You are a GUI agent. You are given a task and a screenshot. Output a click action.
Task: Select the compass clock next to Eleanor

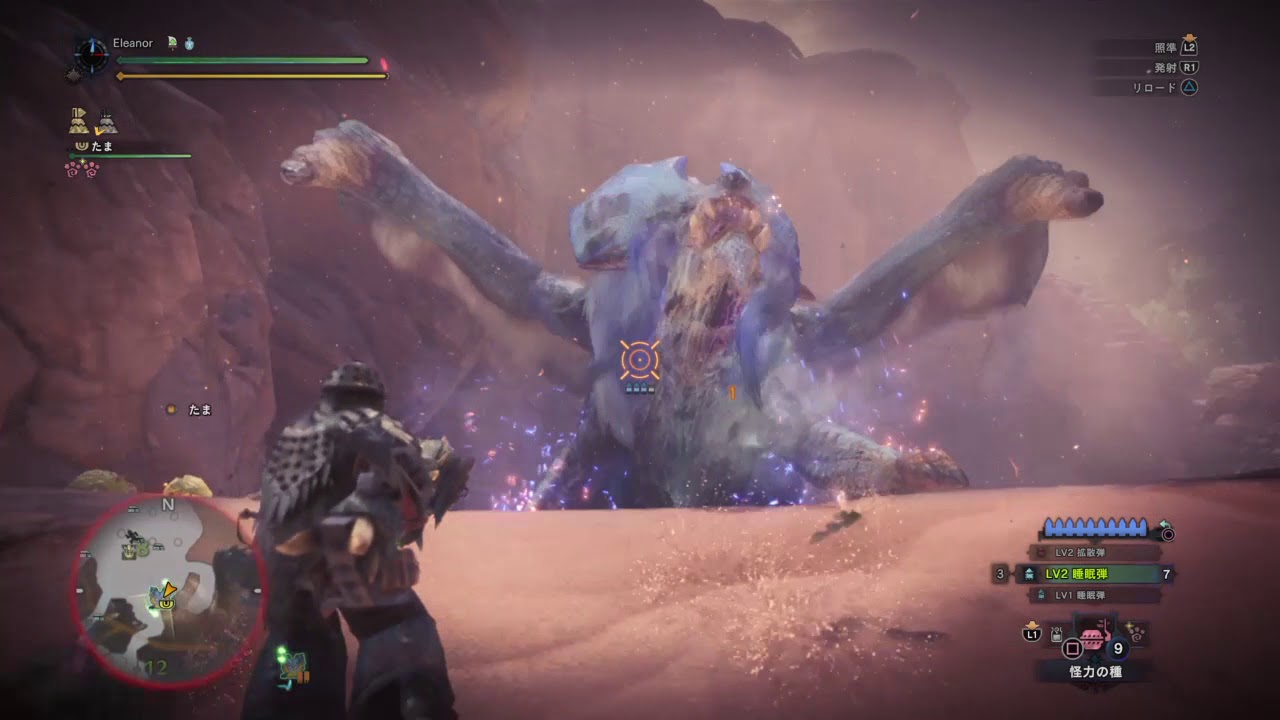pos(92,54)
